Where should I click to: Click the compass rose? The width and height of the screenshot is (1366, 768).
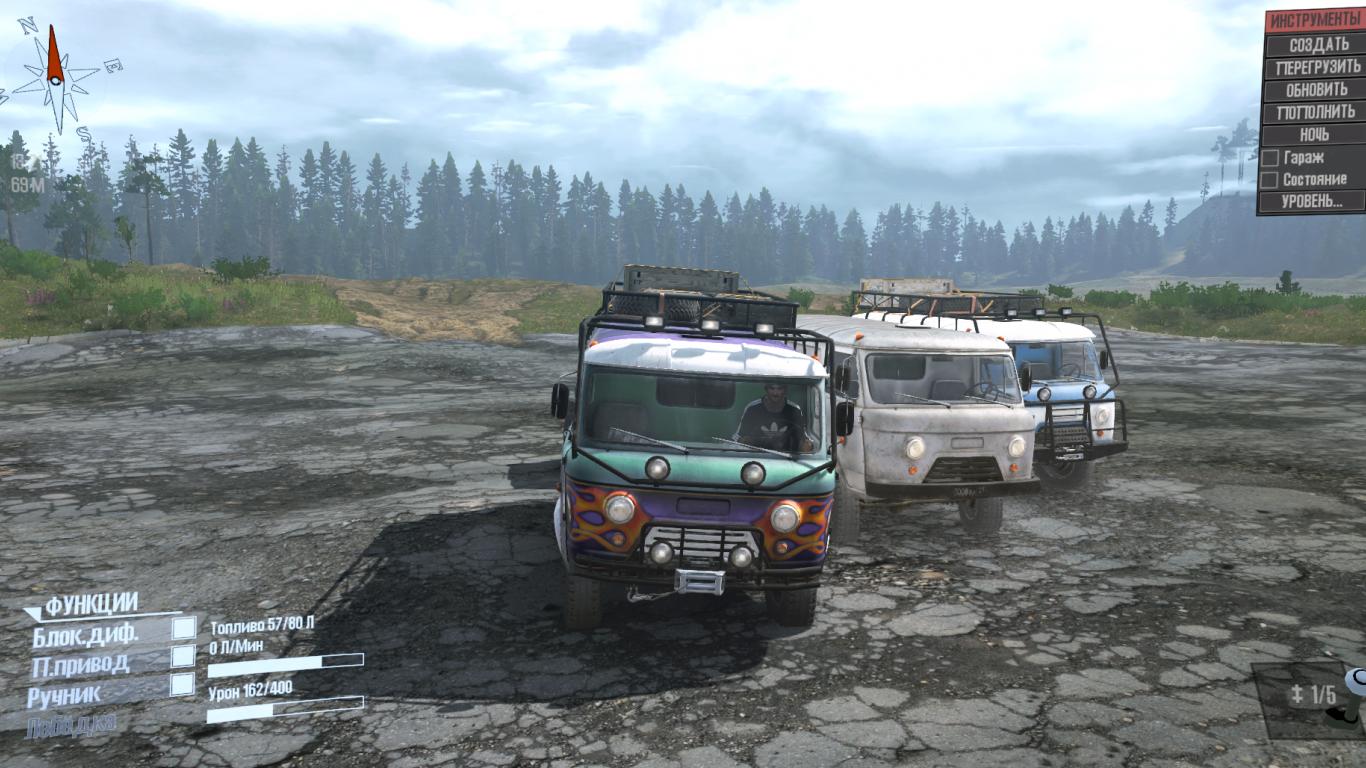pos(56,72)
